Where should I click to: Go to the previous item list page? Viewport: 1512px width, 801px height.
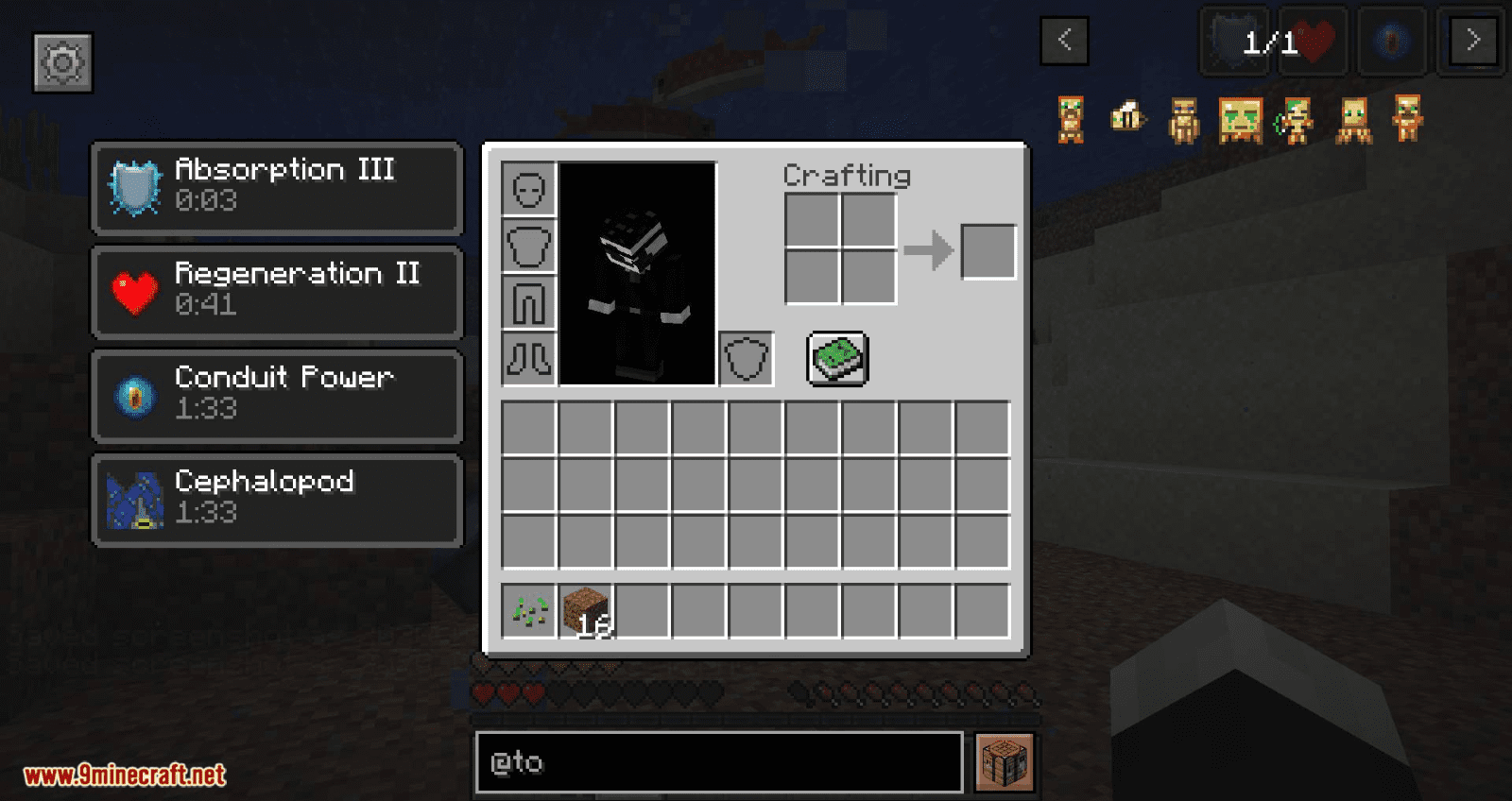coord(1064,41)
